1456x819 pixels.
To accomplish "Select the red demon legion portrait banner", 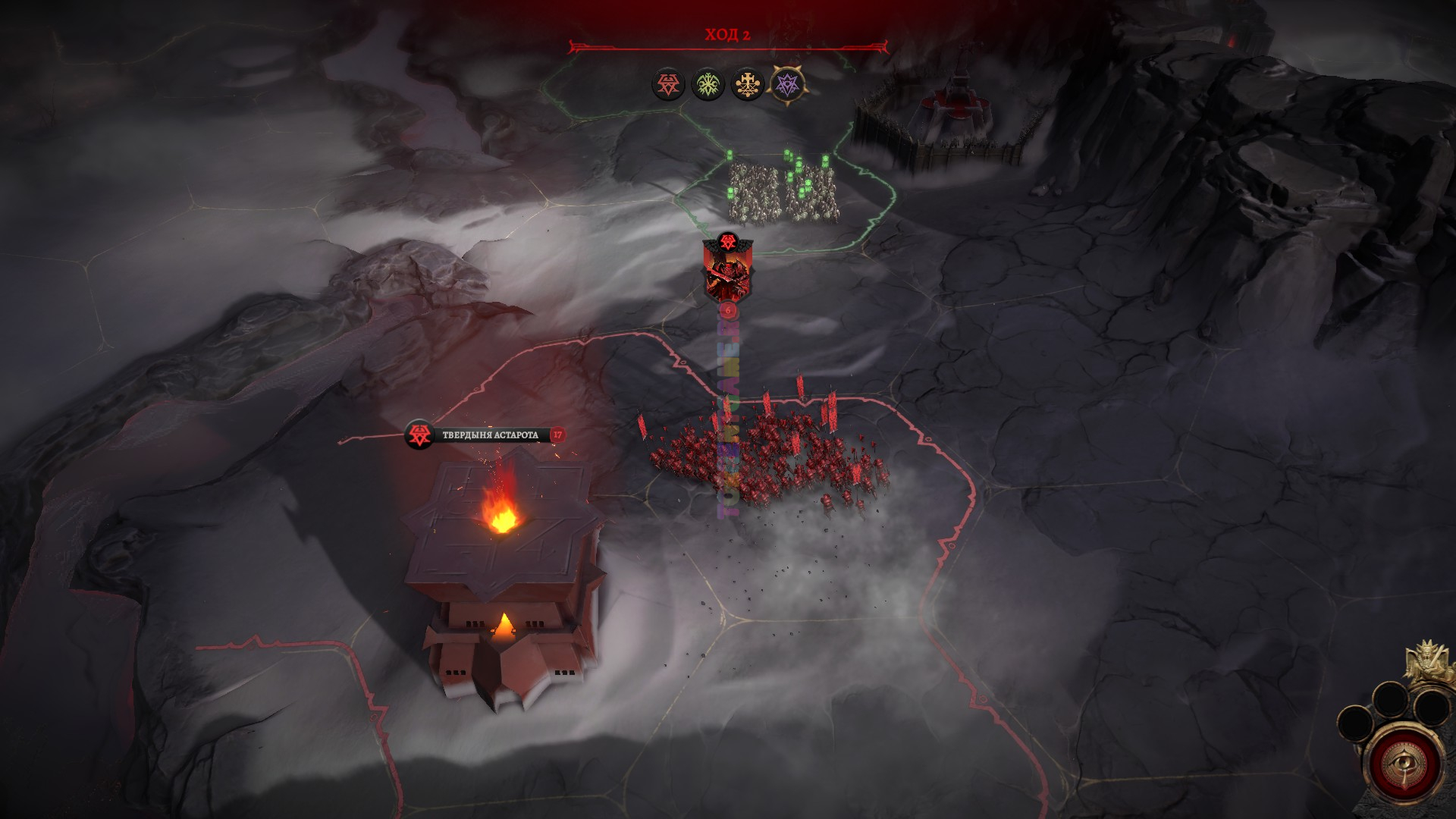I will [x=727, y=273].
